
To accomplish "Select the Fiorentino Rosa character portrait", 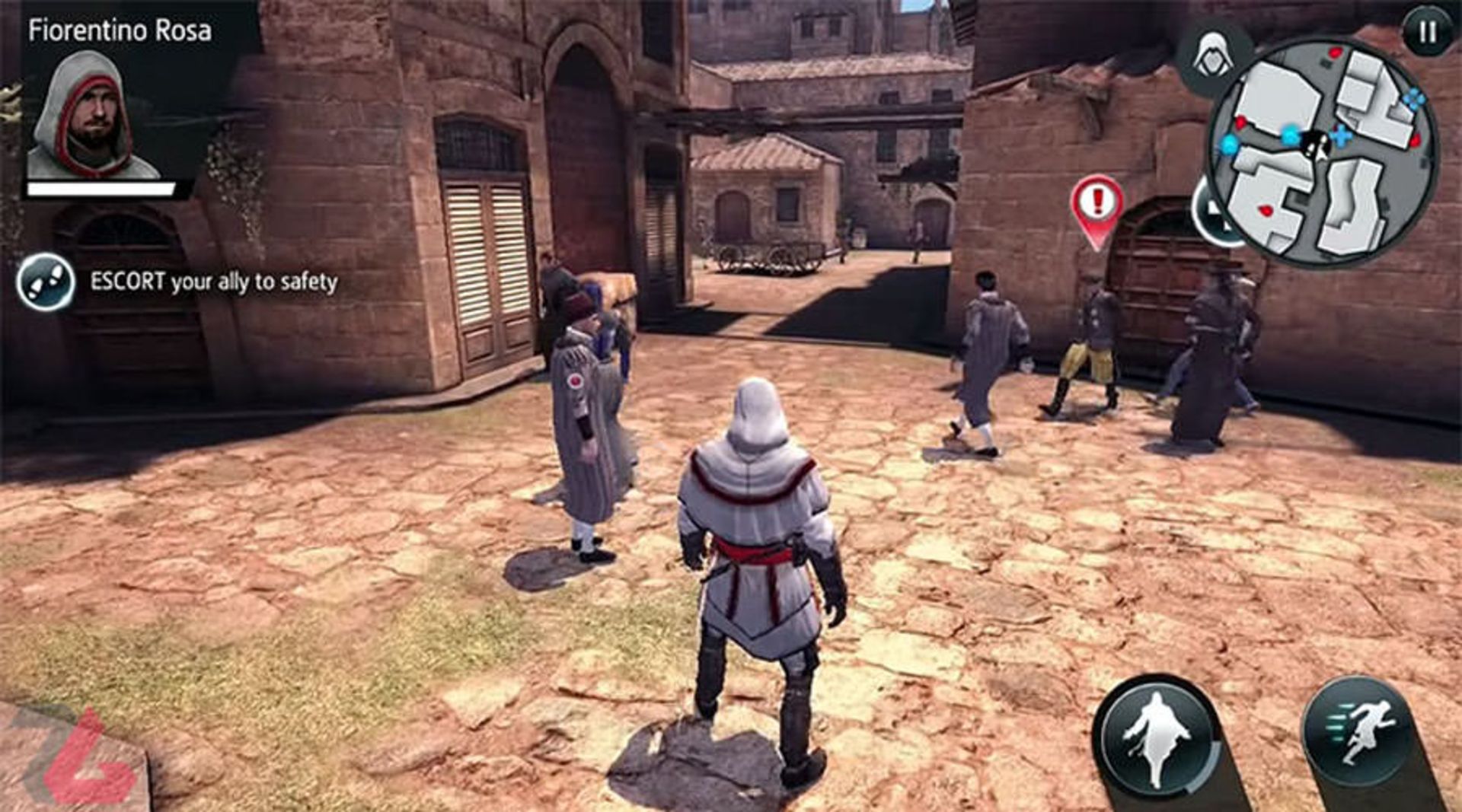I will click(91, 116).
